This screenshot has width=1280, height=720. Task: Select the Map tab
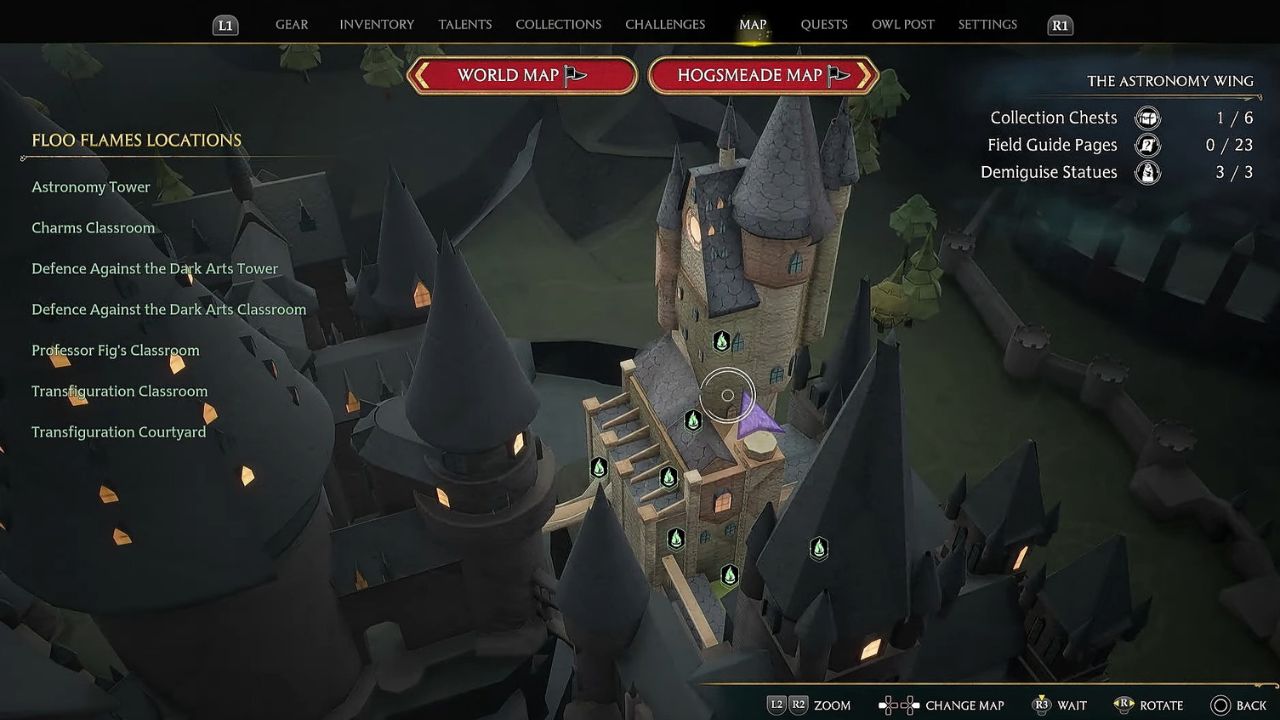753,25
